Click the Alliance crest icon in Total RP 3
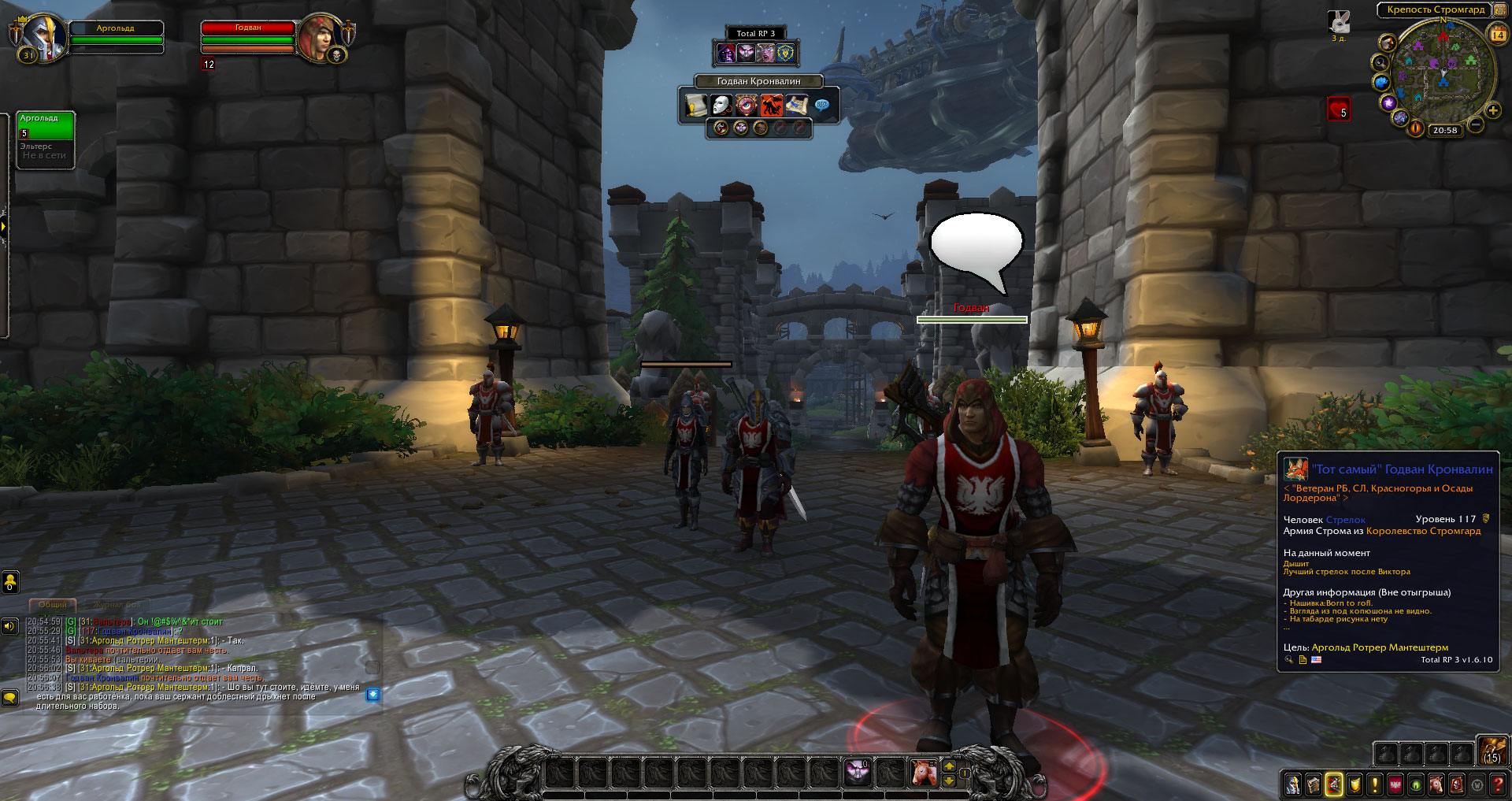Image resolution: width=1512 pixels, height=801 pixels. [786, 53]
